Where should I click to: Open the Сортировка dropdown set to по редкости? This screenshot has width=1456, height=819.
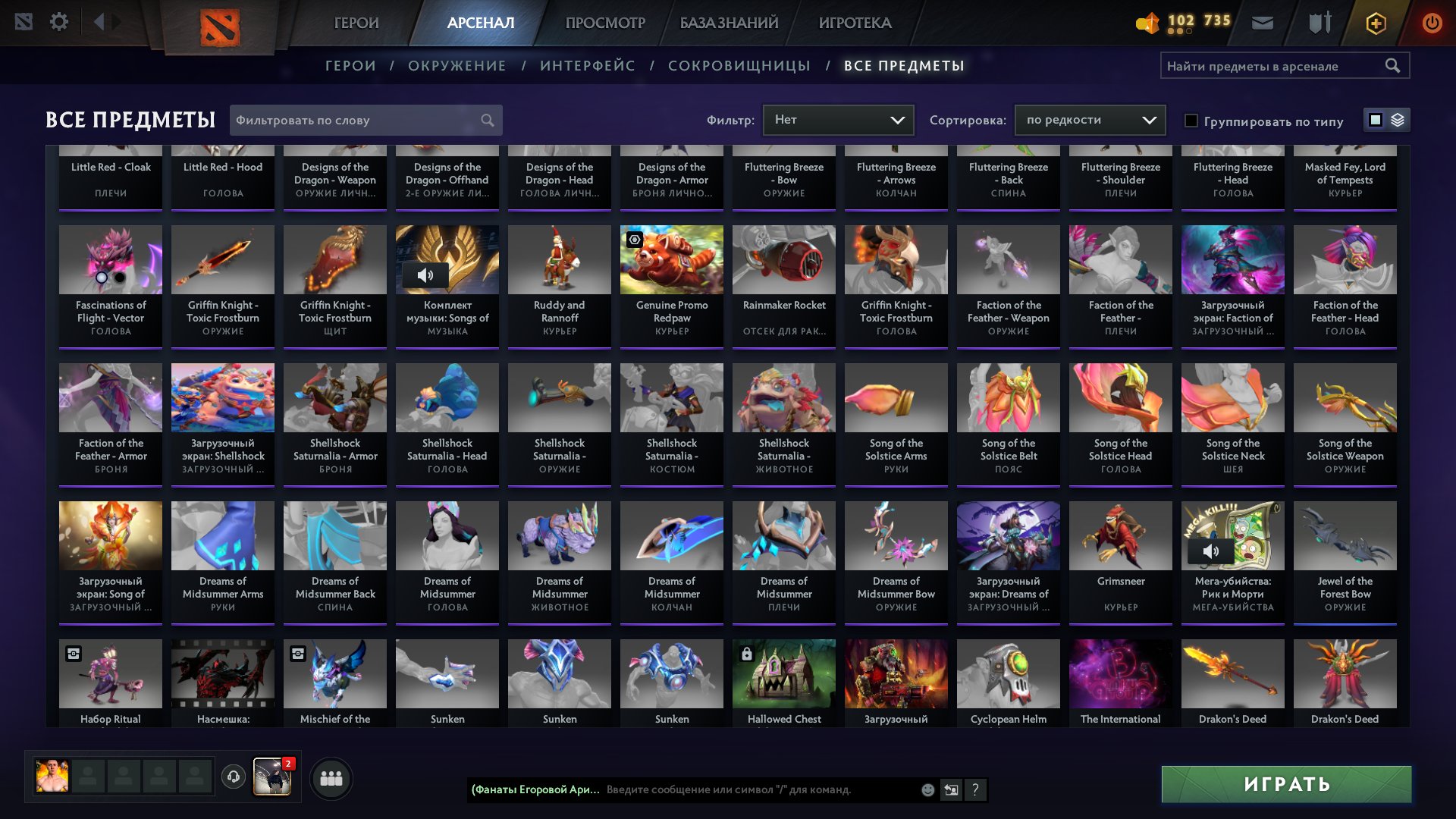click(x=1089, y=119)
